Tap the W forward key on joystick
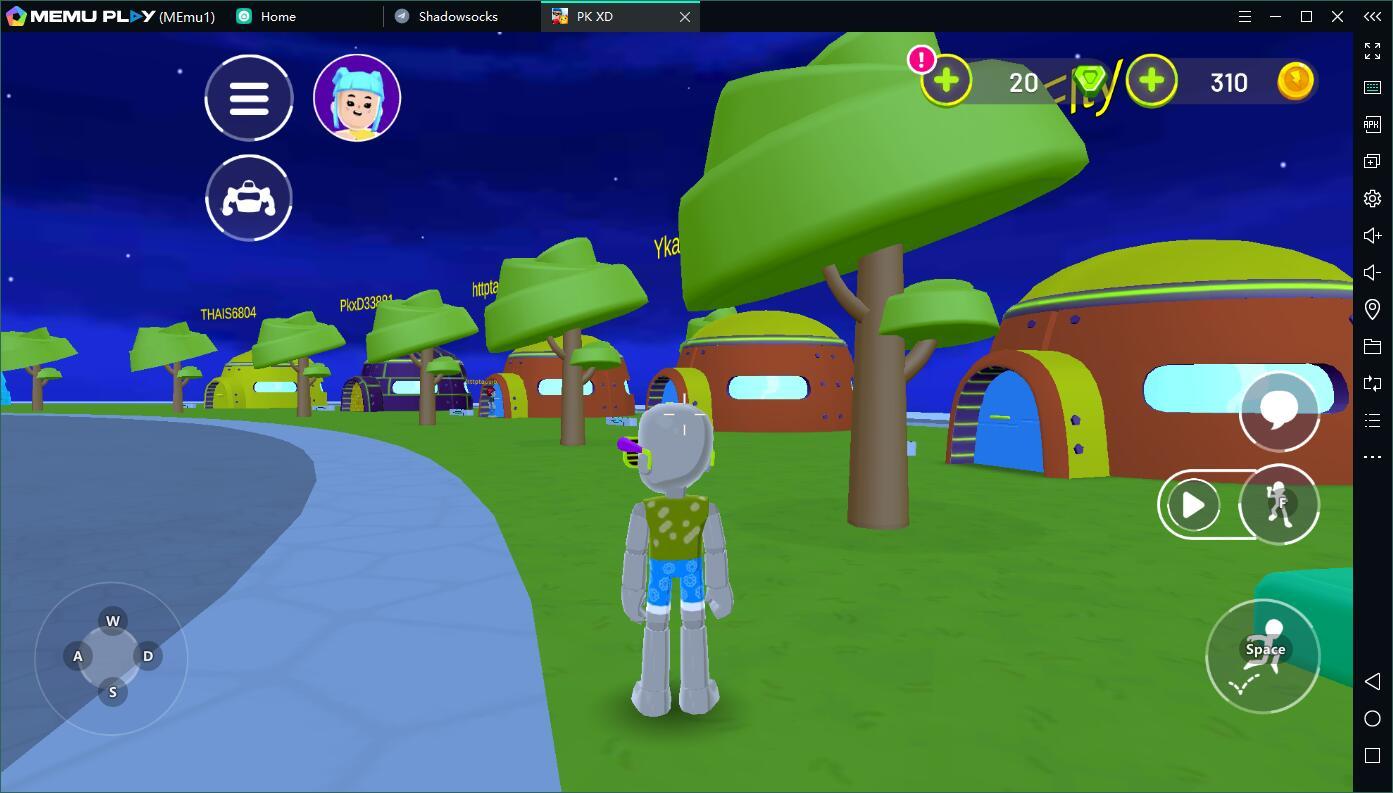This screenshot has width=1393, height=793. point(113,621)
